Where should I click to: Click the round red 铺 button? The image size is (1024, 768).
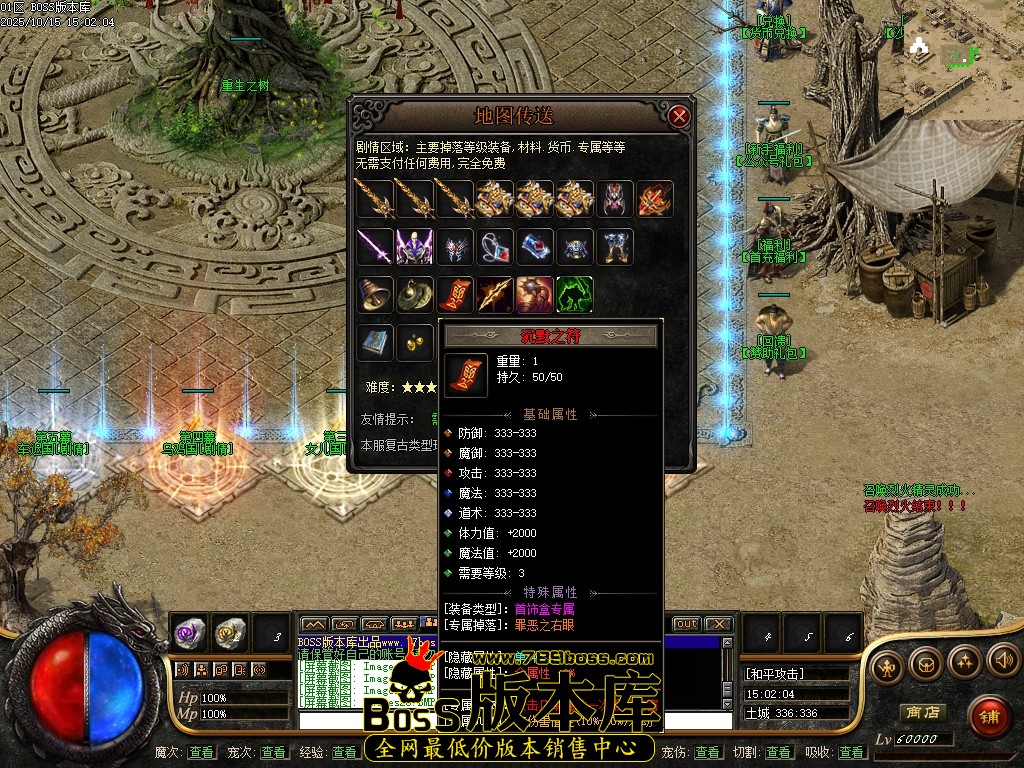(990, 716)
